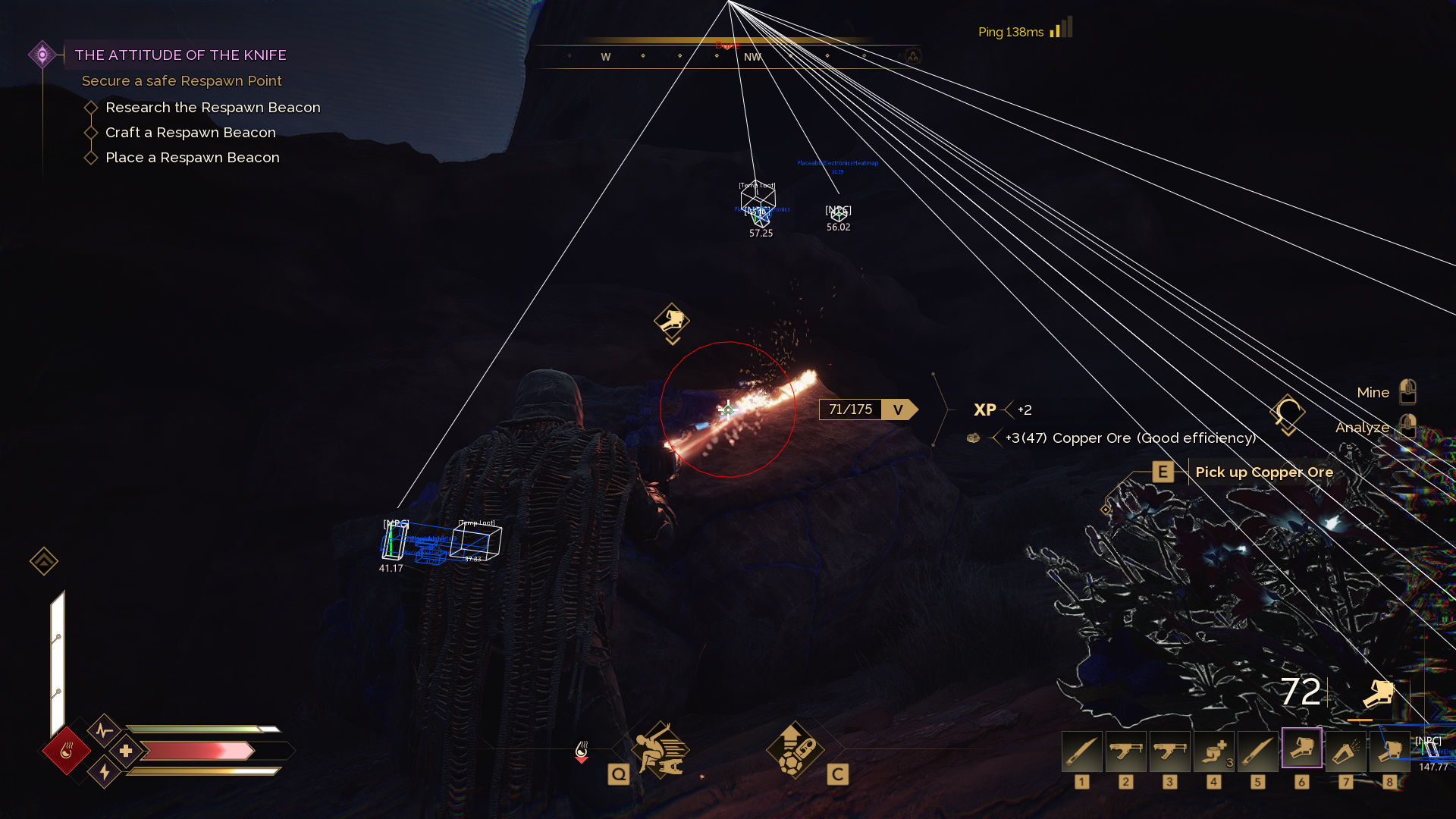Select the handheld tool in slot 8
This screenshot has height=819, width=1456.
(x=1389, y=751)
